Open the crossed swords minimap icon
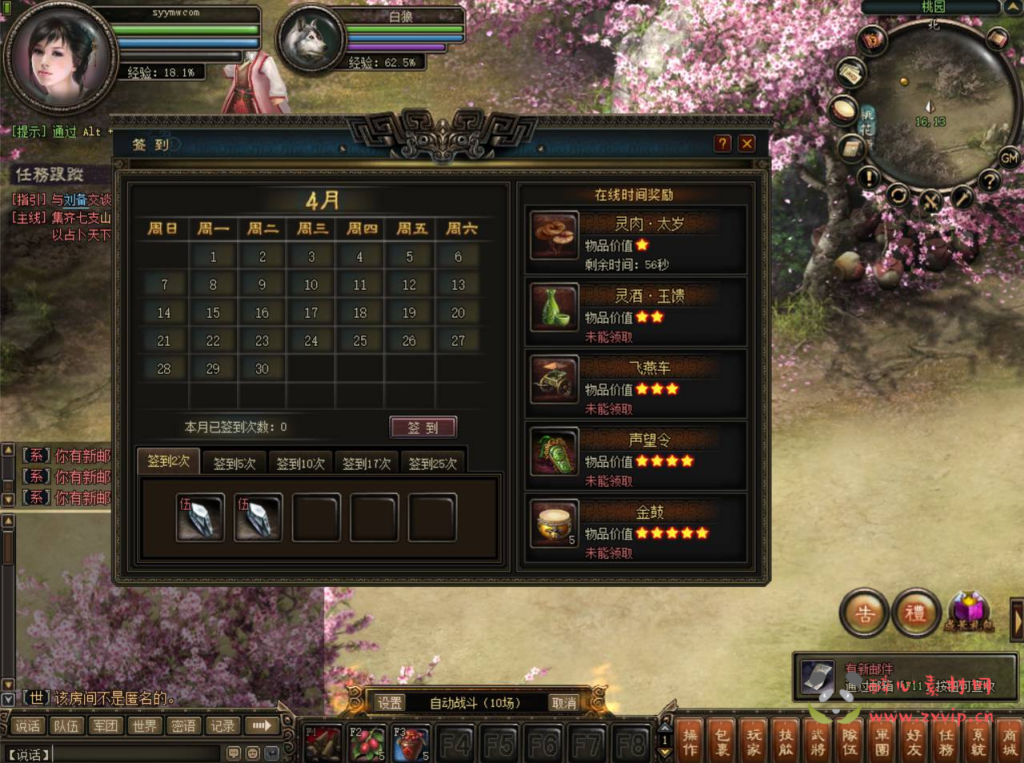Viewport: 1024px width, 763px height. [931, 201]
